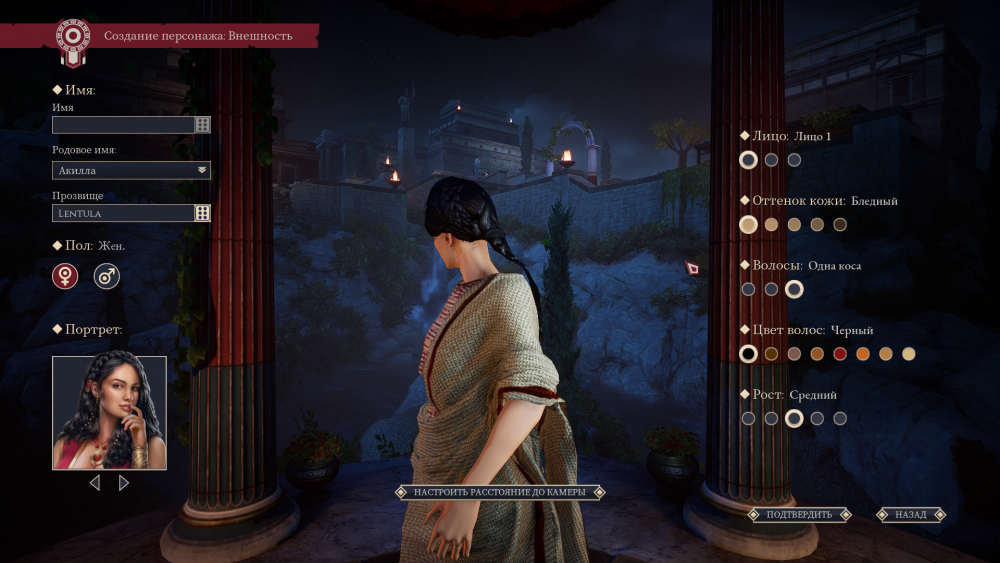This screenshot has height=563, width=1000.
Task: Randomize the first name with the dice
Action: (203, 125)
